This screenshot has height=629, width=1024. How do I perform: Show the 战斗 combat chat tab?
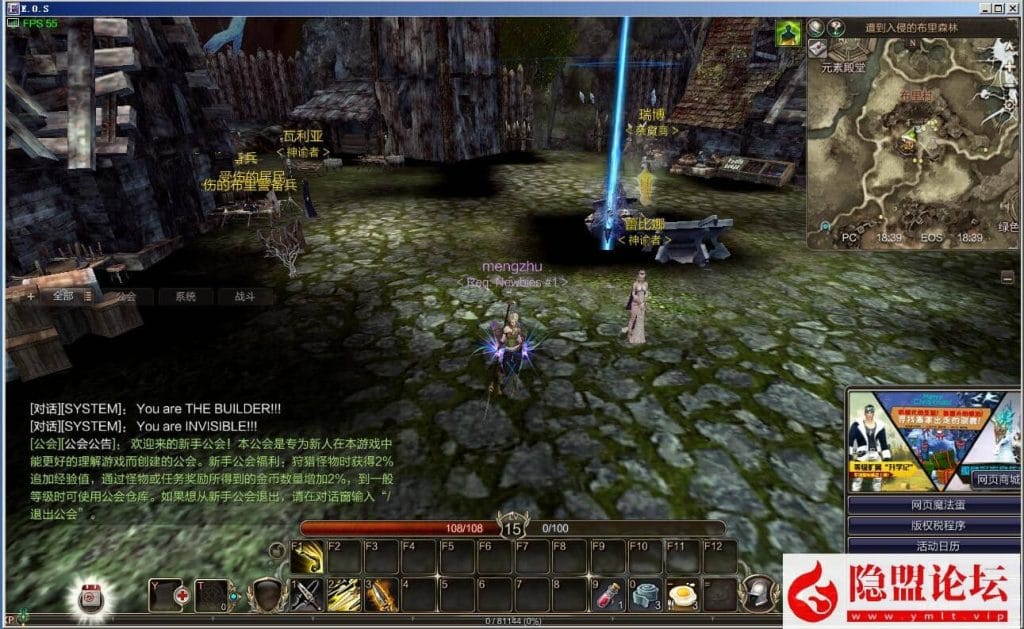(245, 296)
